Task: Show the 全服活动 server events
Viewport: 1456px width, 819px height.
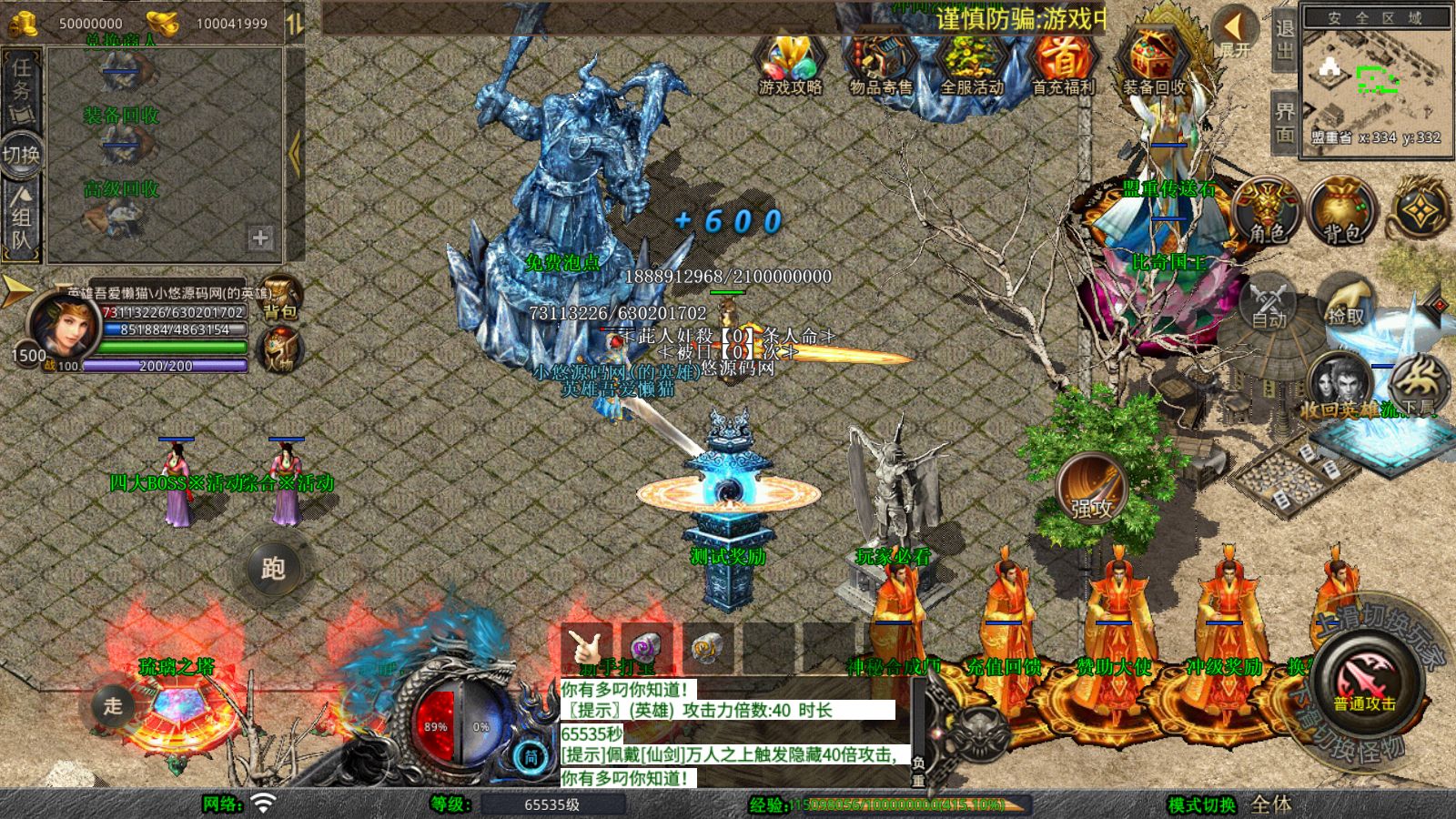Action: tap(972, 66)
